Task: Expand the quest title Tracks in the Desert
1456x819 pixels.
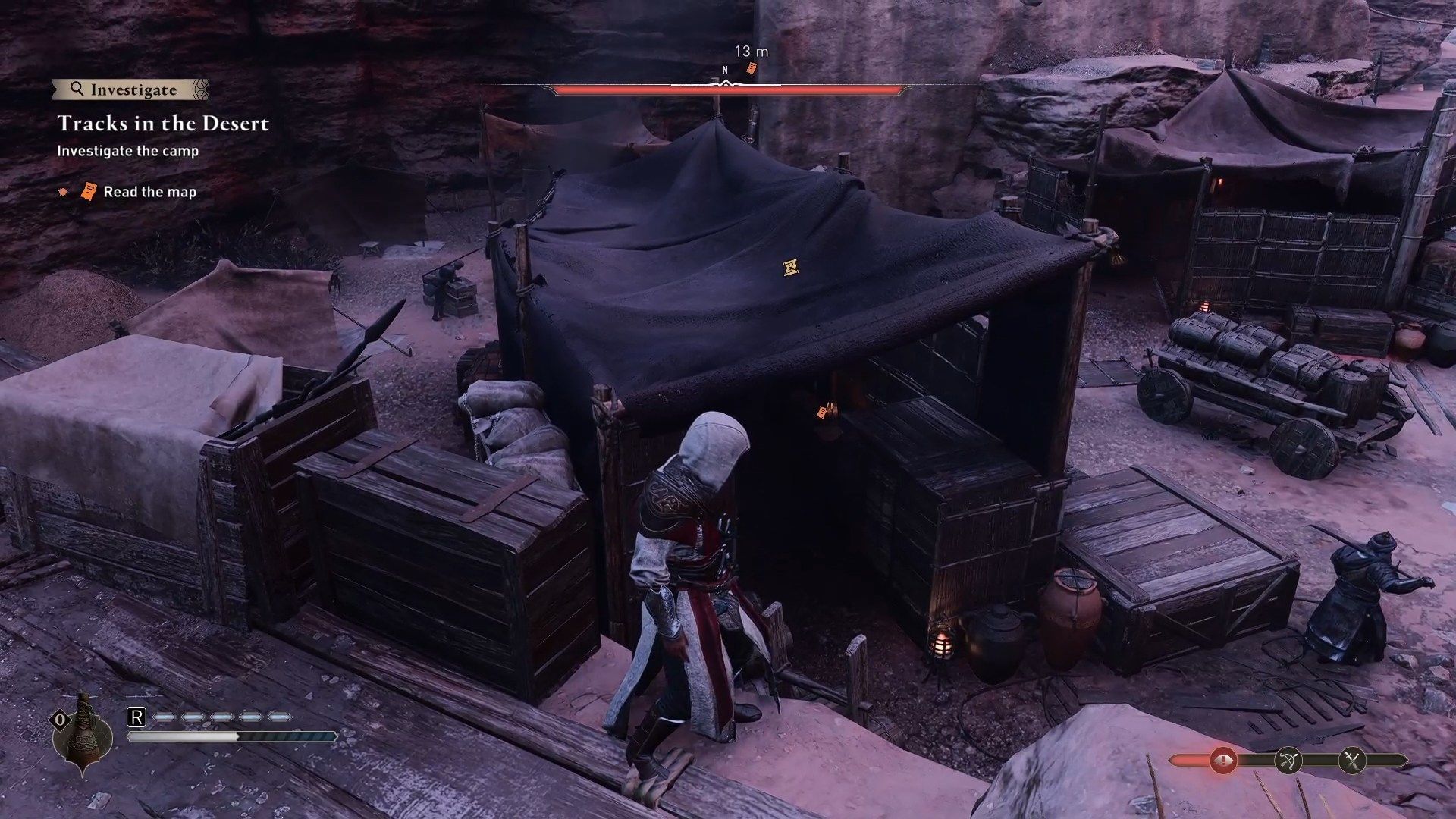Action: [x=165, y=124]
